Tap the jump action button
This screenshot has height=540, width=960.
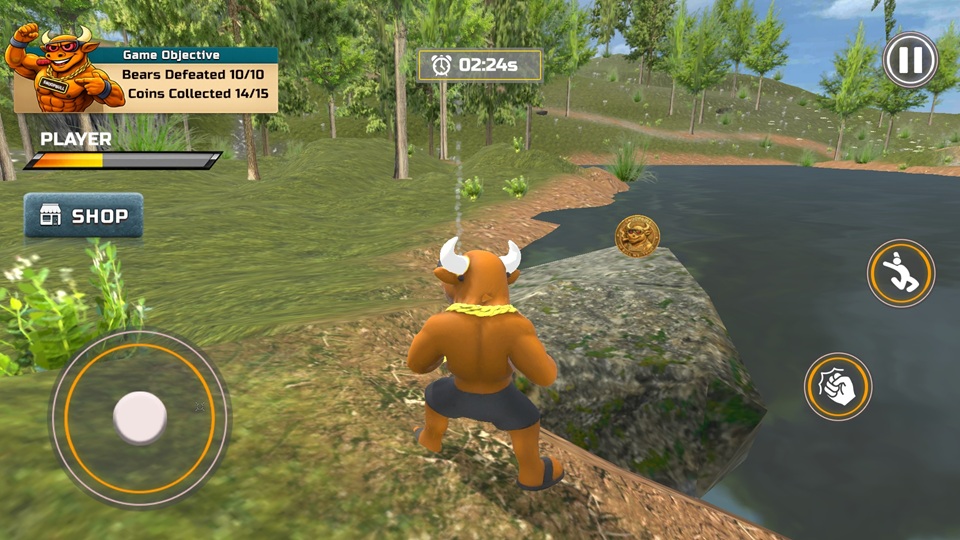[x=901, y=273]
